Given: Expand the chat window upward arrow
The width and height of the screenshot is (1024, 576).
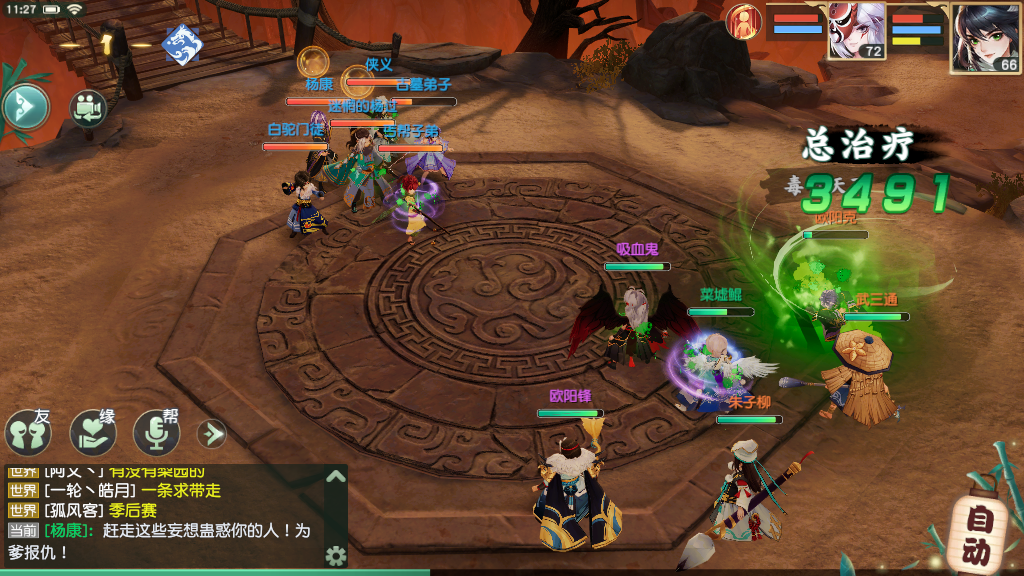Looking at the screenshot, I should pyautogui.click(x=335, y=476).
